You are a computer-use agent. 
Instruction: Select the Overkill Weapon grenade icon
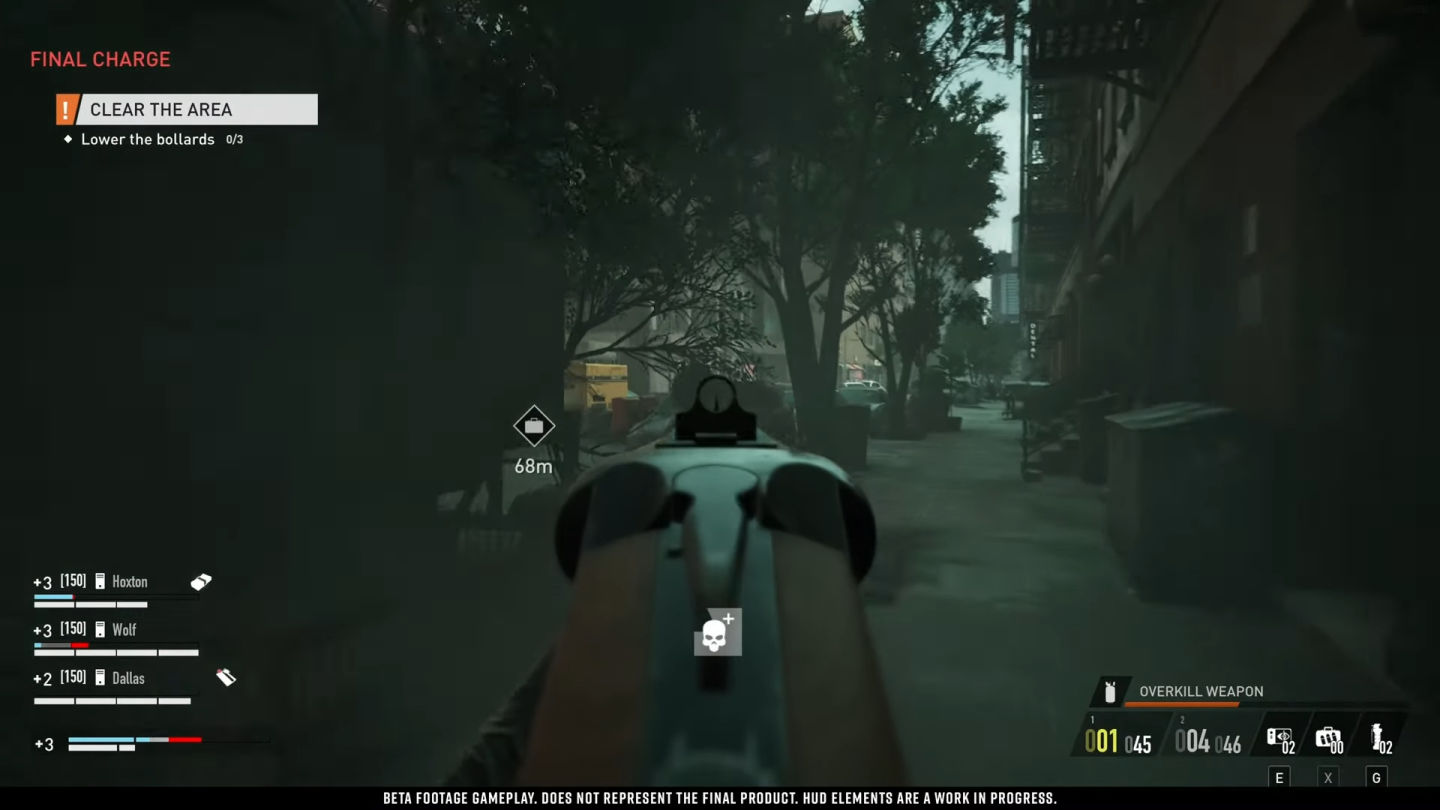click(1109, 690)
